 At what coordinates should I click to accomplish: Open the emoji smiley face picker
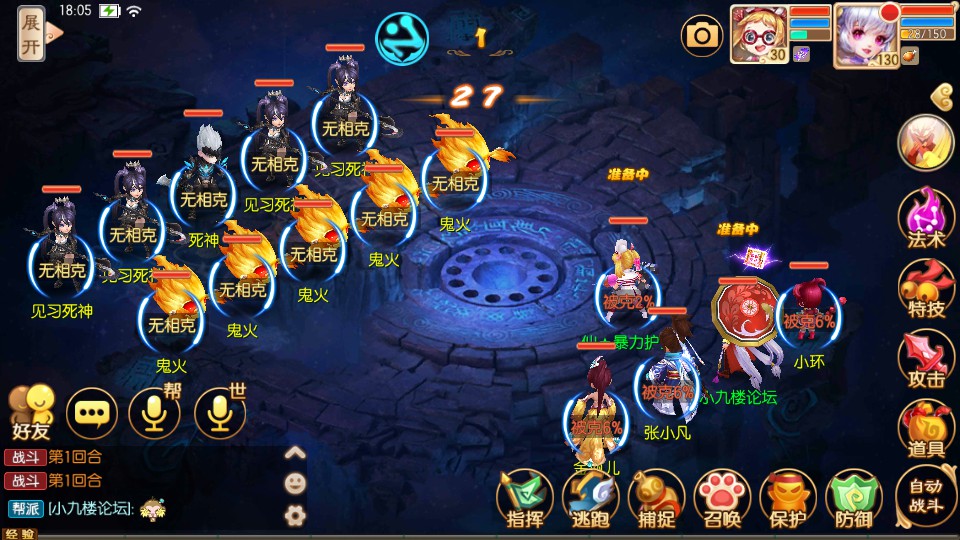(295, 484)
